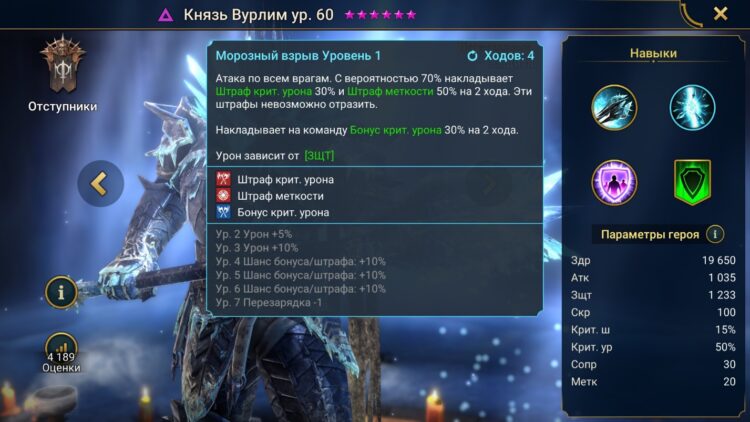Open hero parameters info (Параметры героя)
This screenshot has height=422, width=750.
click(715, 234)
